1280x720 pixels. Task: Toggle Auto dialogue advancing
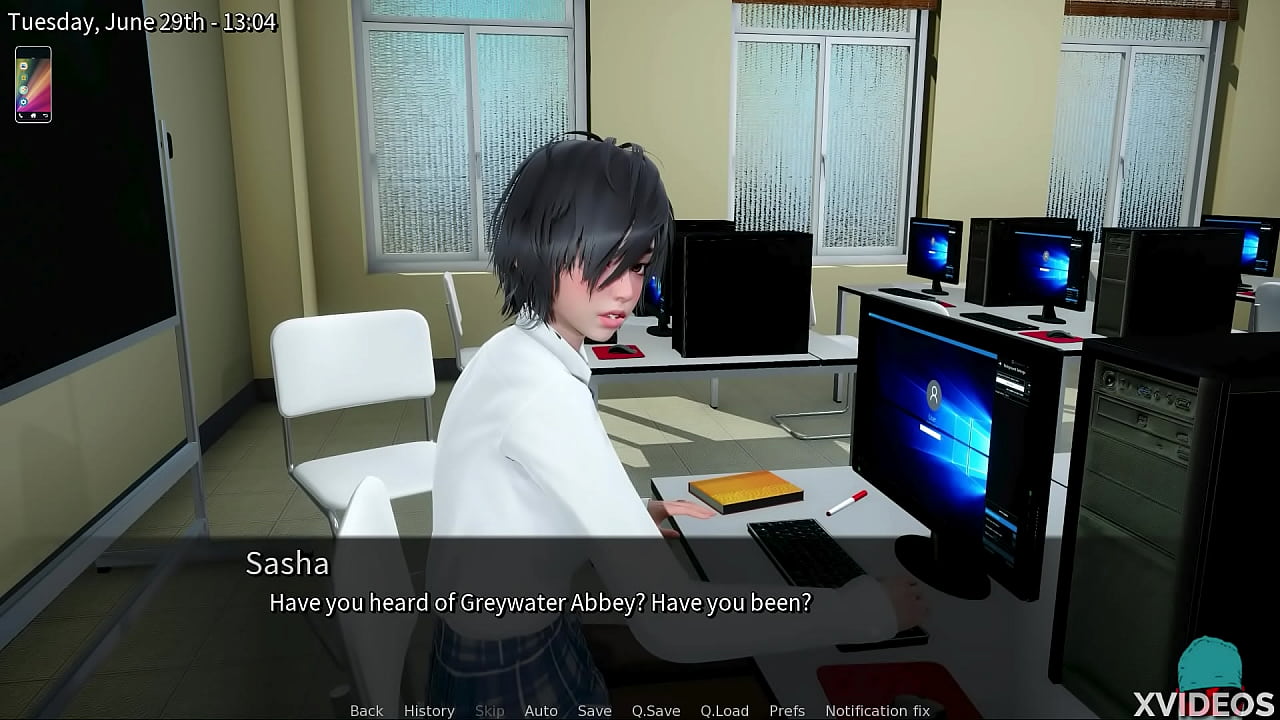pos(541,710)
